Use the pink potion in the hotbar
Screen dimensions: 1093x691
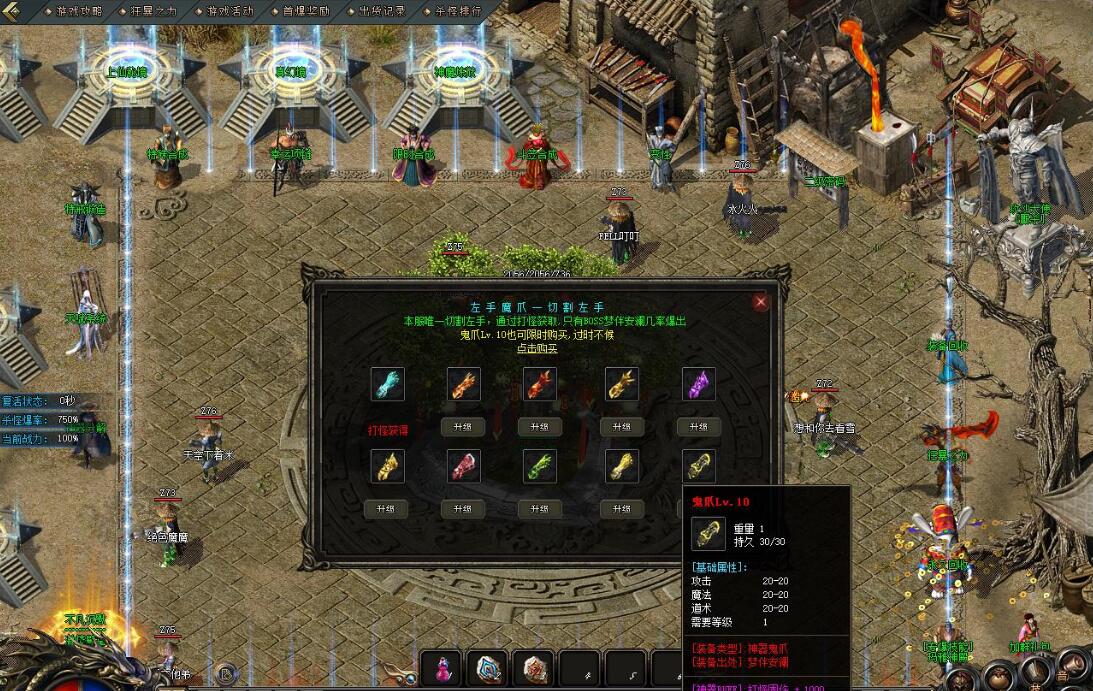pos(440,668)
